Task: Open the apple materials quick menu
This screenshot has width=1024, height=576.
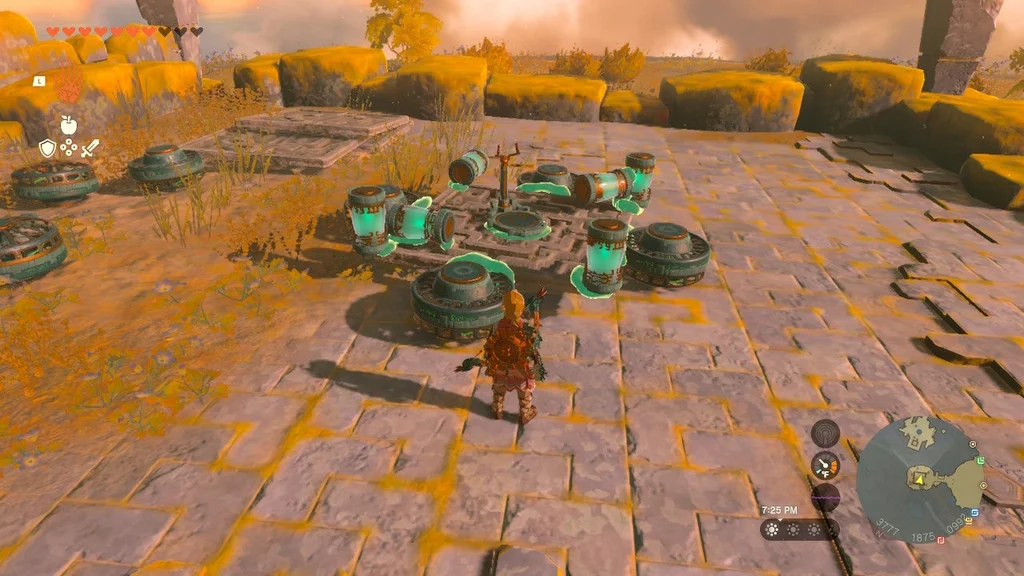Action: (x=68, y=125)
